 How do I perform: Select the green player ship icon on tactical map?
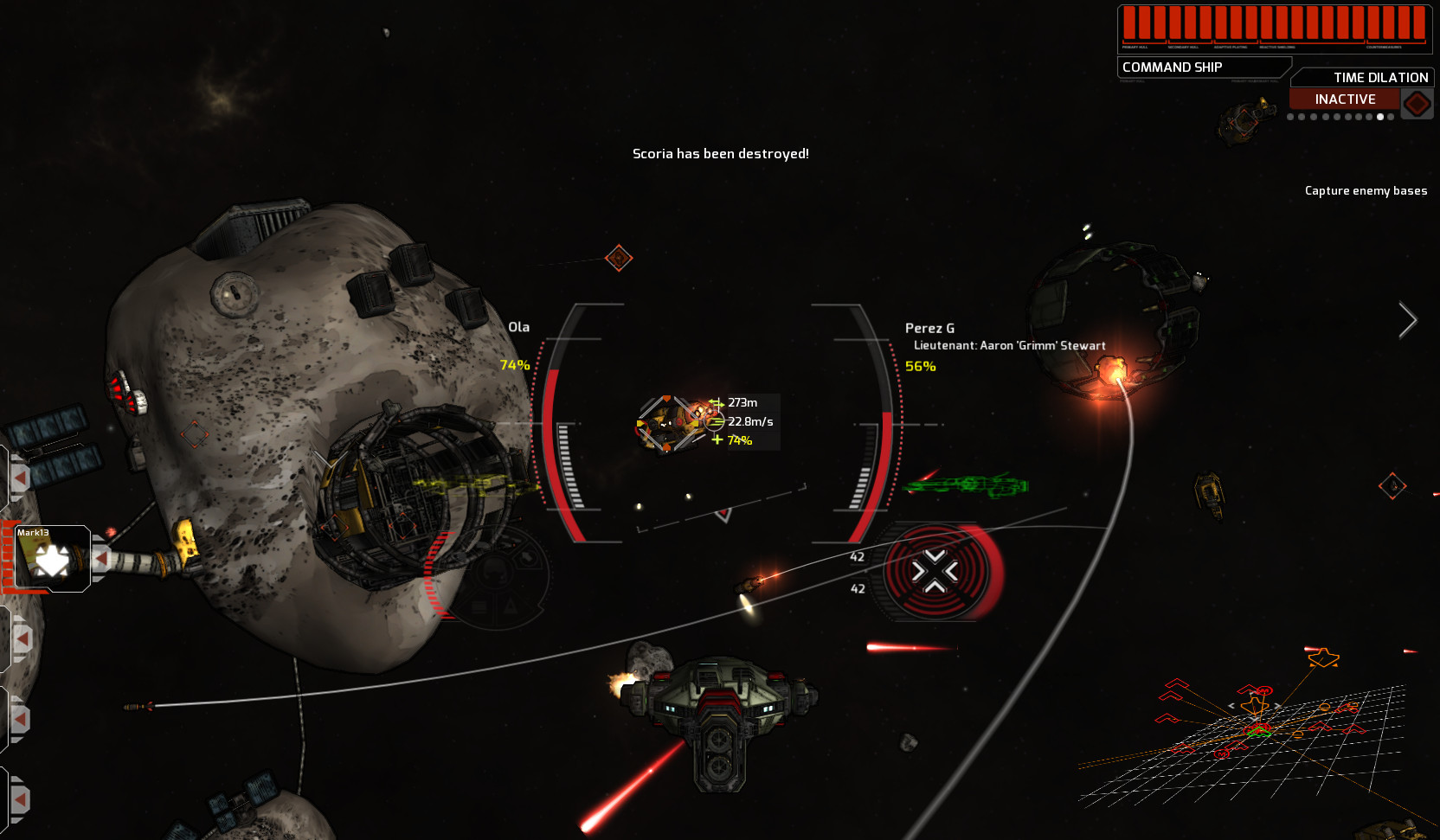click(1258, 732)
